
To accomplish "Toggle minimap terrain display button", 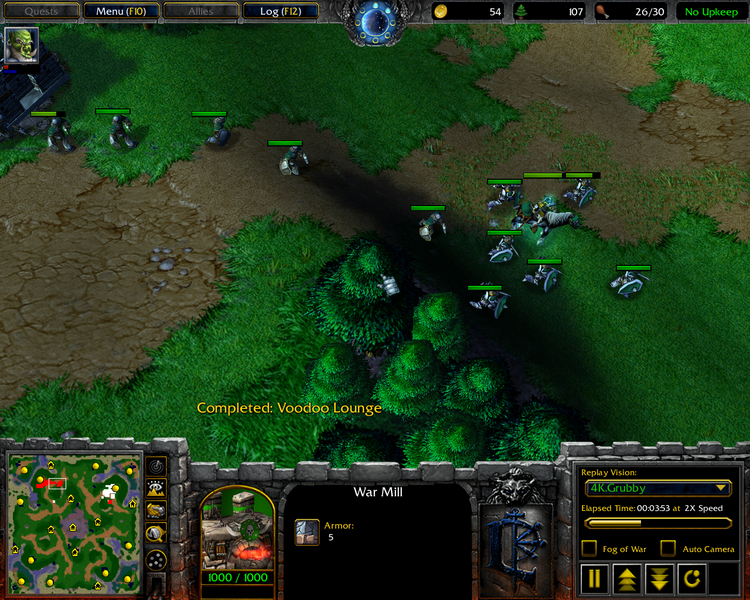I will (156, 488).
